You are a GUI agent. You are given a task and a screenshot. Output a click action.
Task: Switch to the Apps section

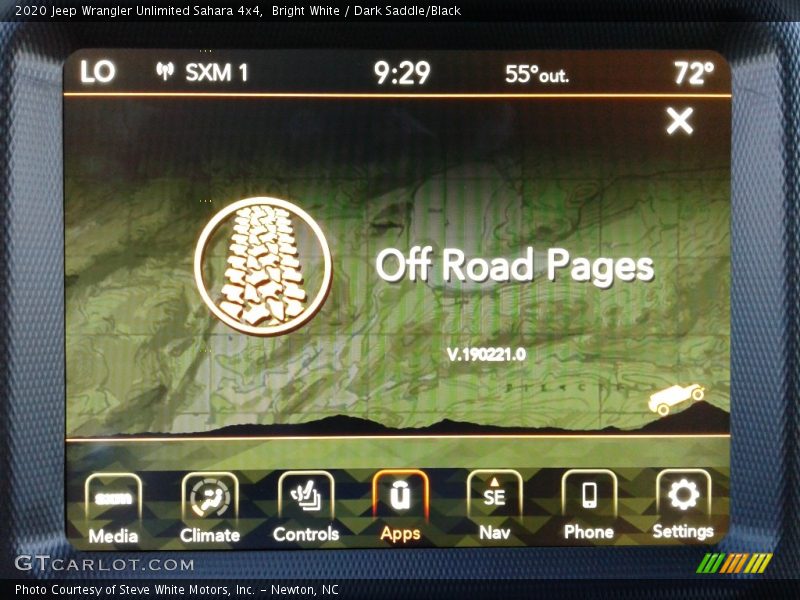400,508
